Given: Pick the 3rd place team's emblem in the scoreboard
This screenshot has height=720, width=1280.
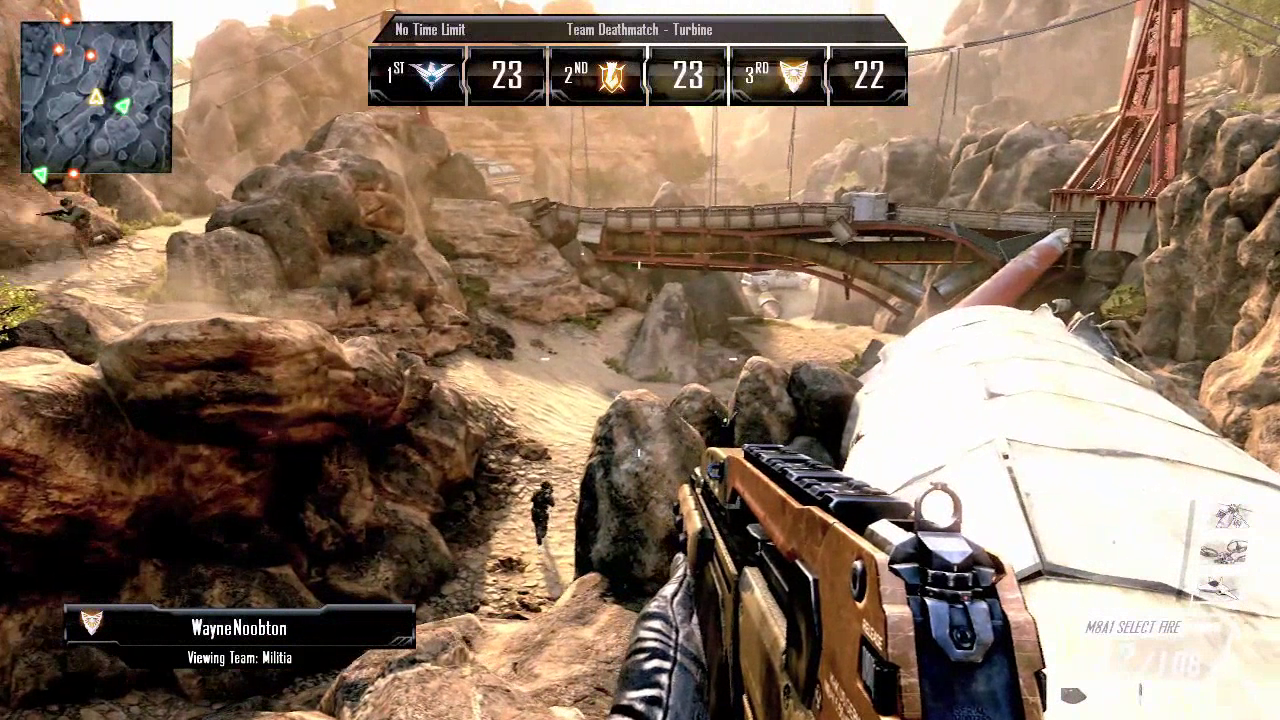Looking at the screenshot, I should coord(793,76).
